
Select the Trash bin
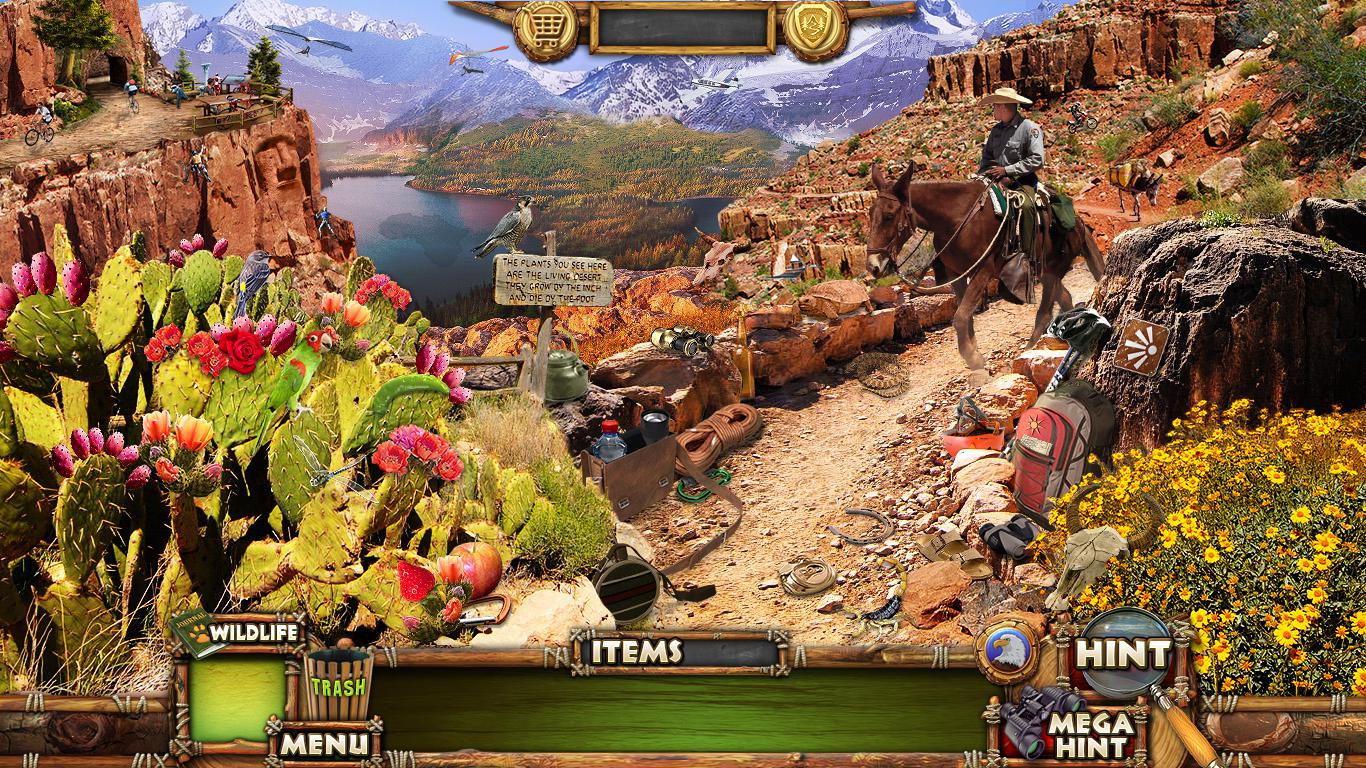tap(337, 685)
